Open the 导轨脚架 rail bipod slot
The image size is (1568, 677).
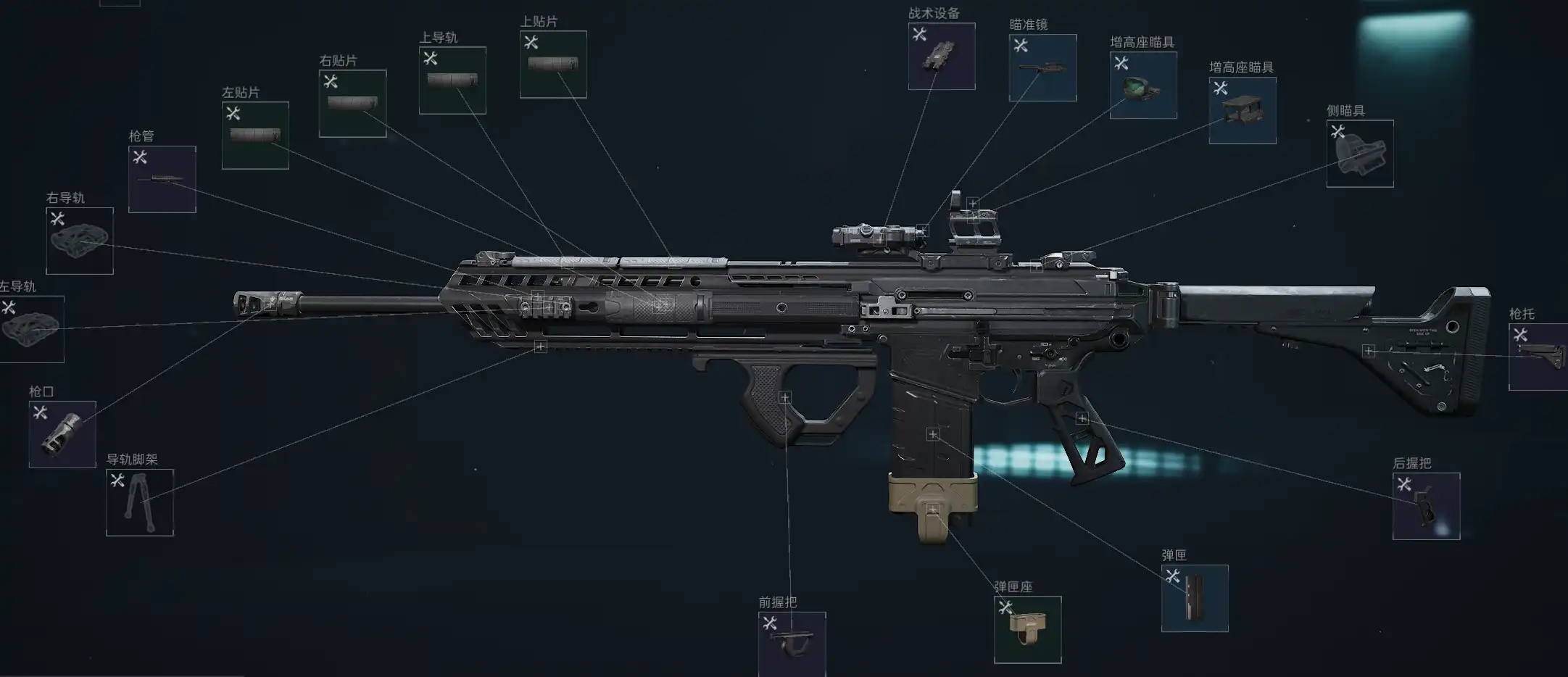point(140,503)
